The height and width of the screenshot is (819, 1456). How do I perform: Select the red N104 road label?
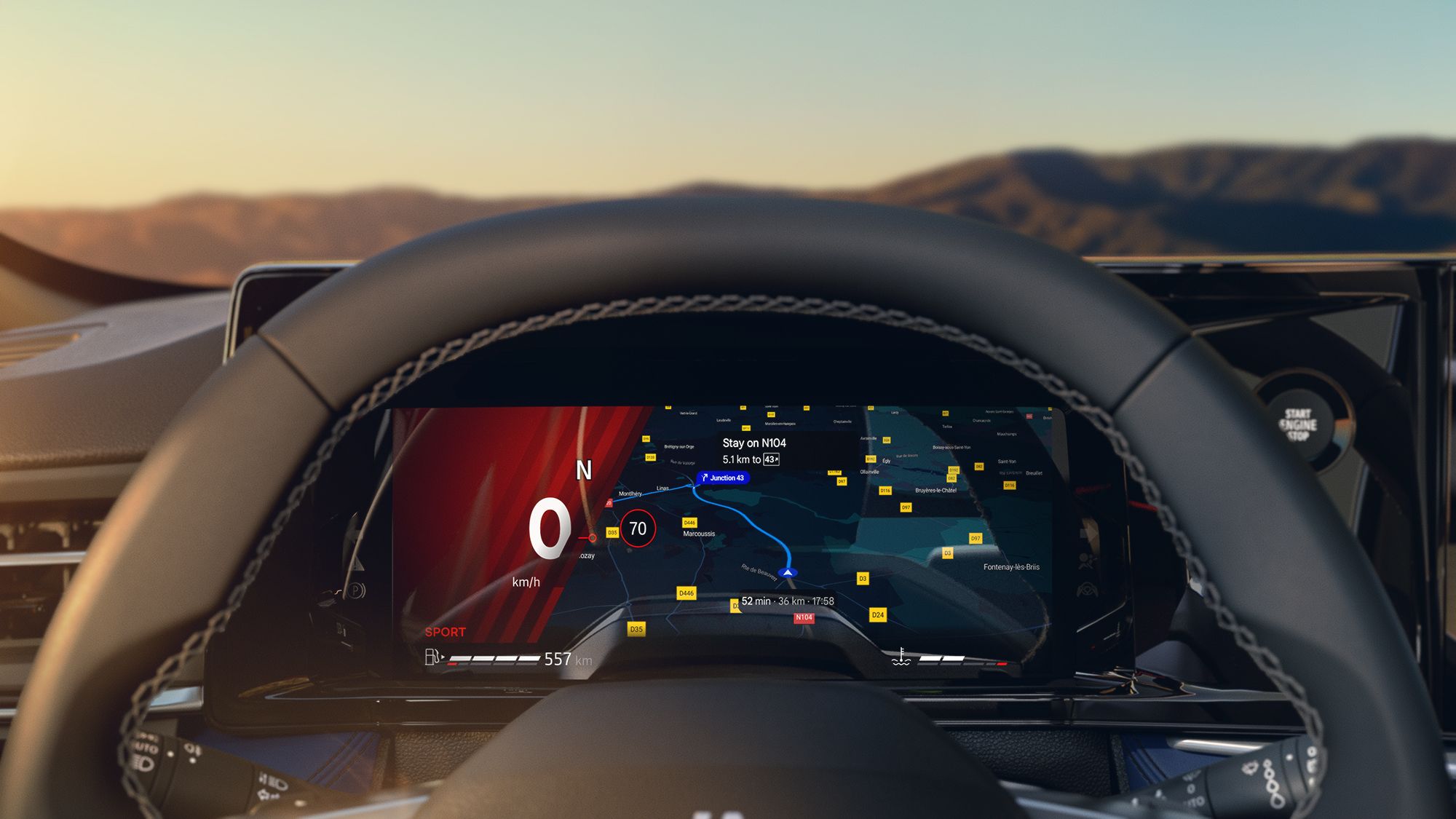point(804,617)
